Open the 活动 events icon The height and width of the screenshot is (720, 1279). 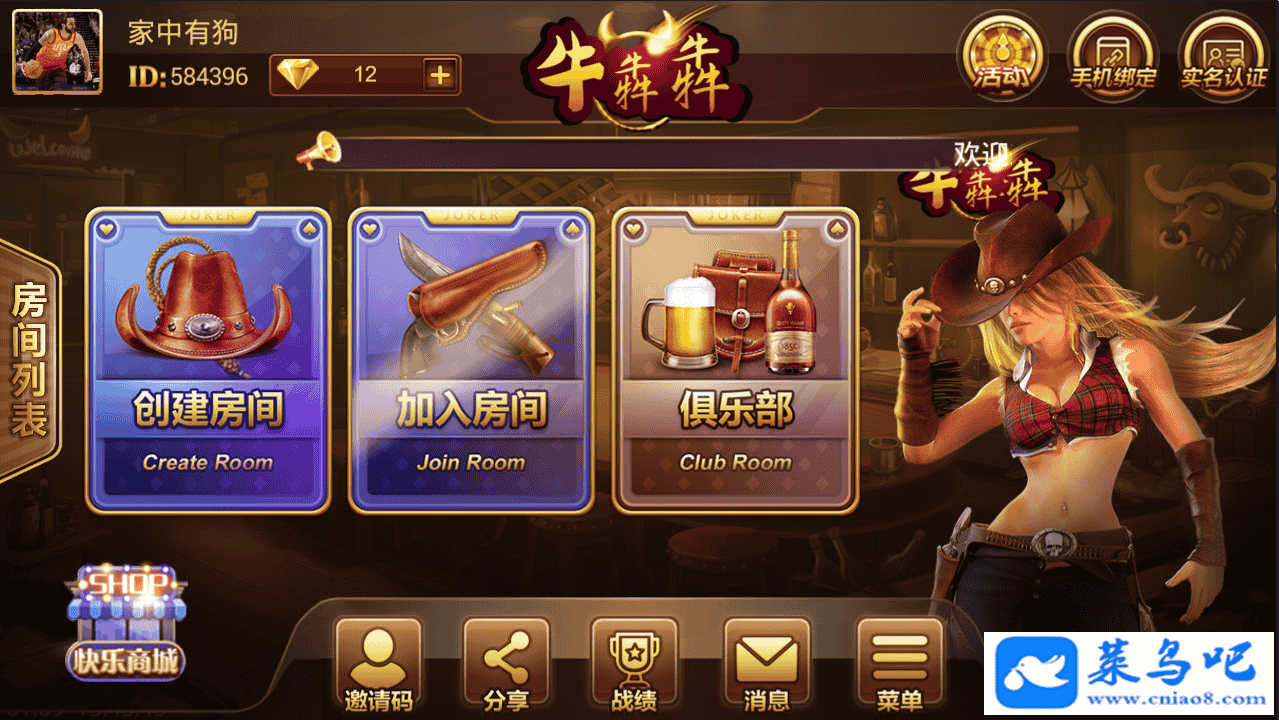pos(1002,56)
